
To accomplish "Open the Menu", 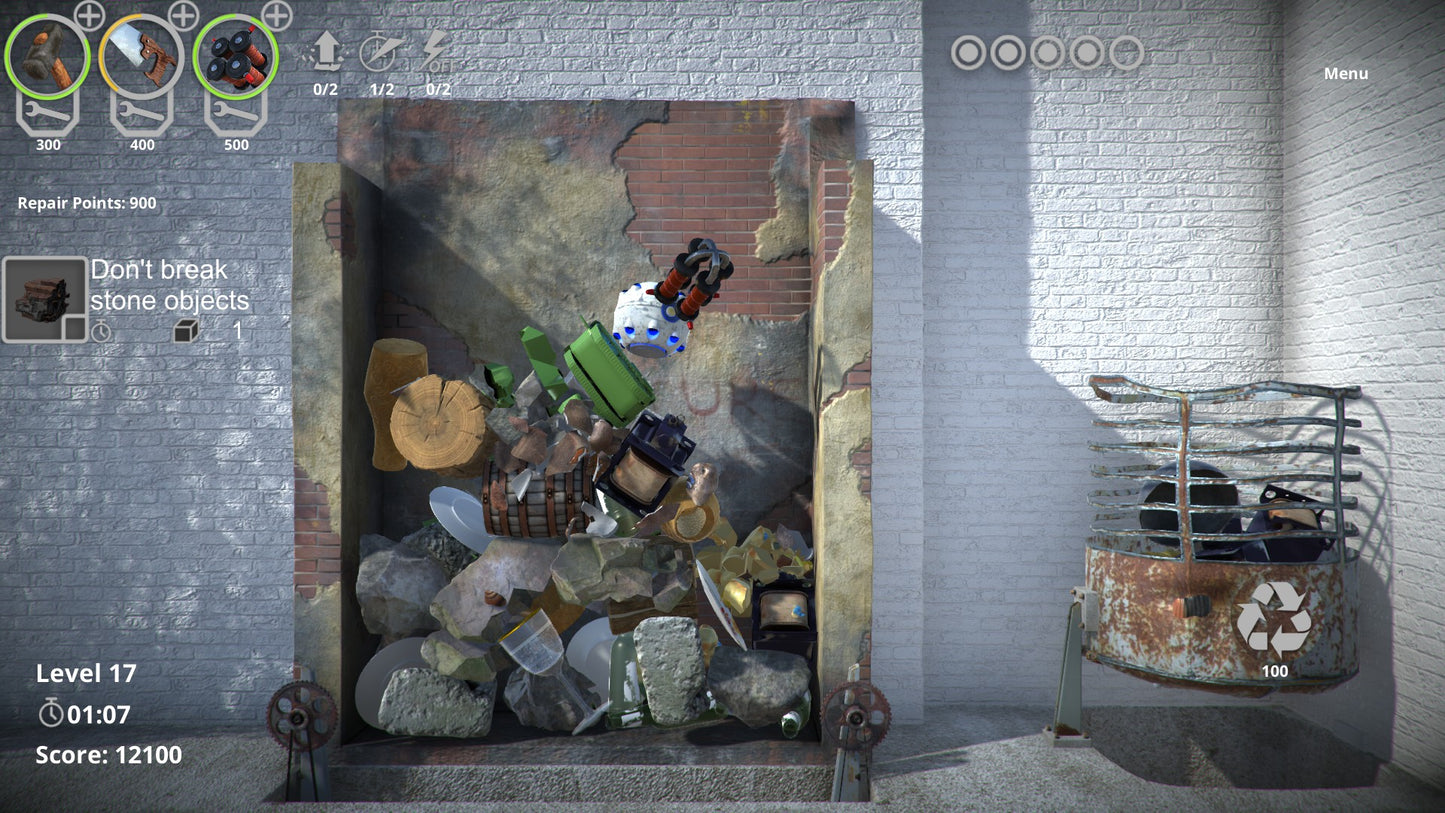I will (1345, 74).
